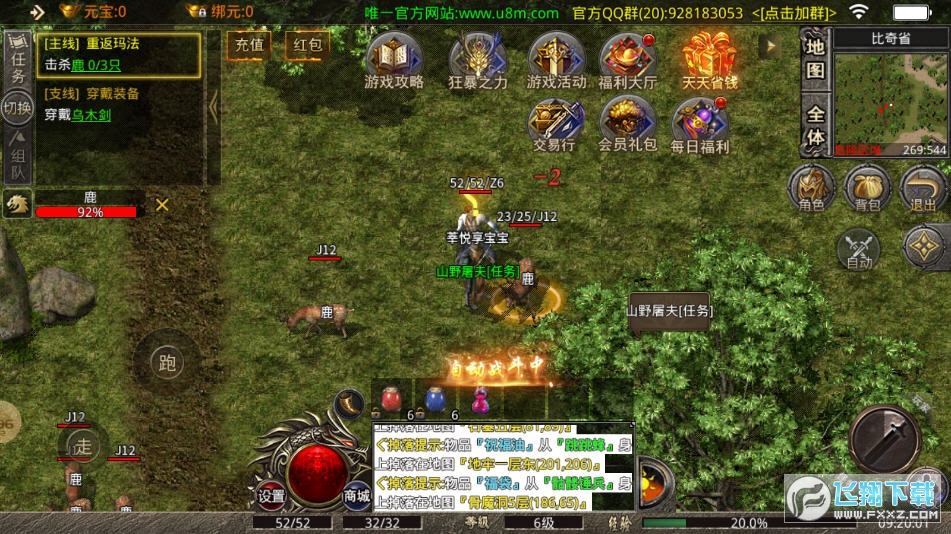This screenshot has height=534, width=951.
Task: Open the 交易行 trading house
Action: [553, 124]
